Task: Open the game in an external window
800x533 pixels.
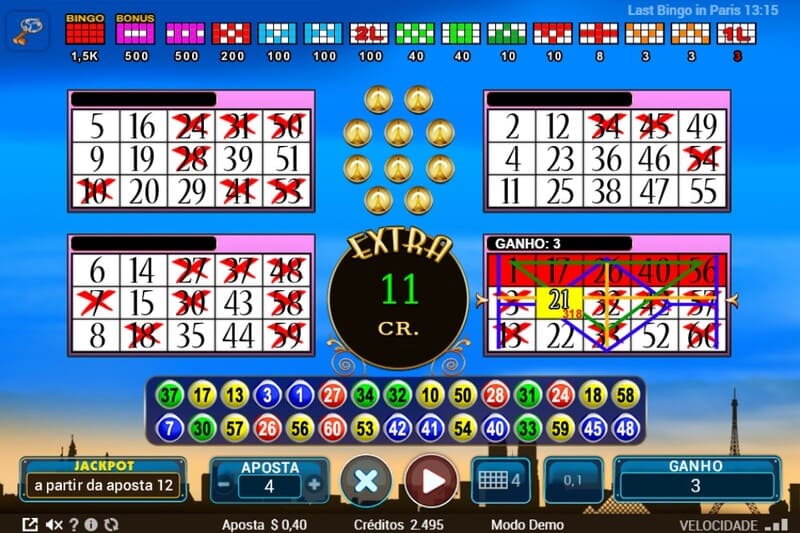Action: coord(30,524)
